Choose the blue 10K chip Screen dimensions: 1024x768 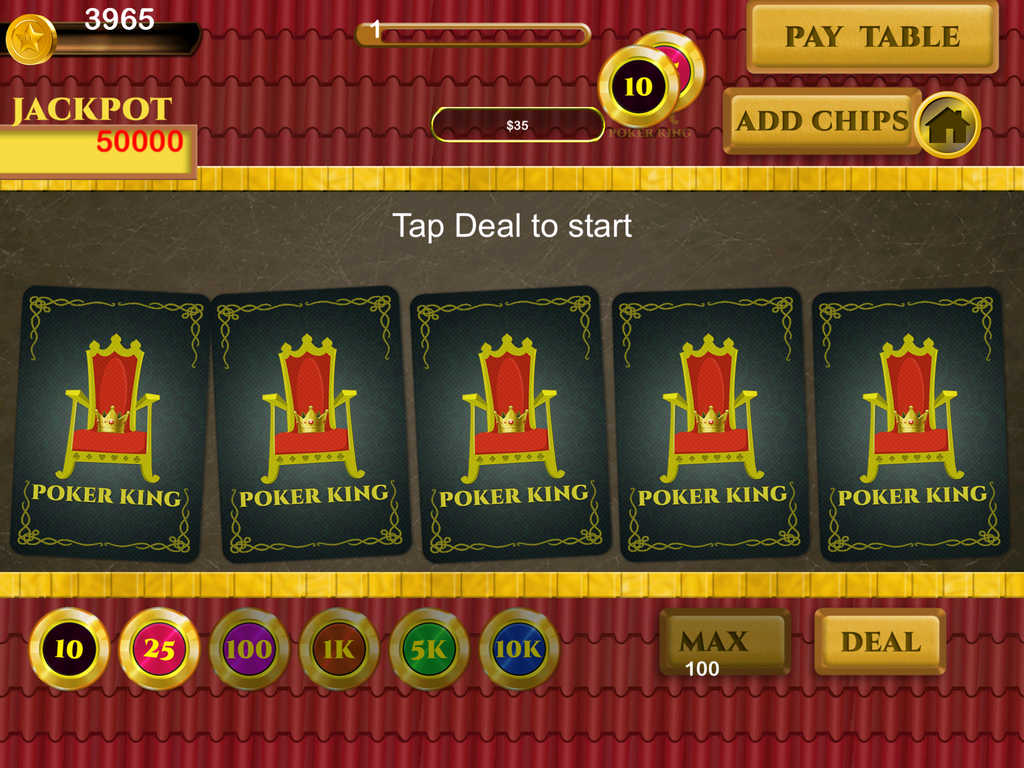tap(519, 649)
